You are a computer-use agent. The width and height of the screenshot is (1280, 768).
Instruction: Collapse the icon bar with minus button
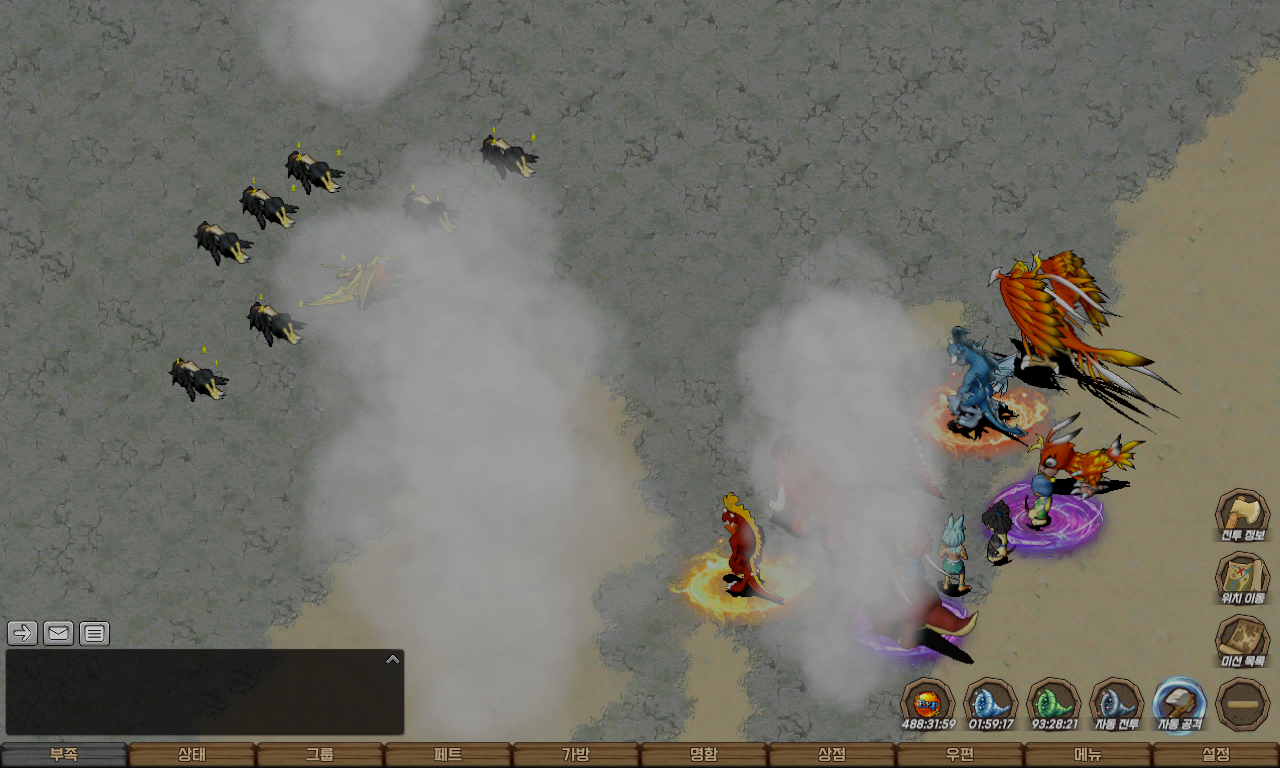[x=1242, y=703]
